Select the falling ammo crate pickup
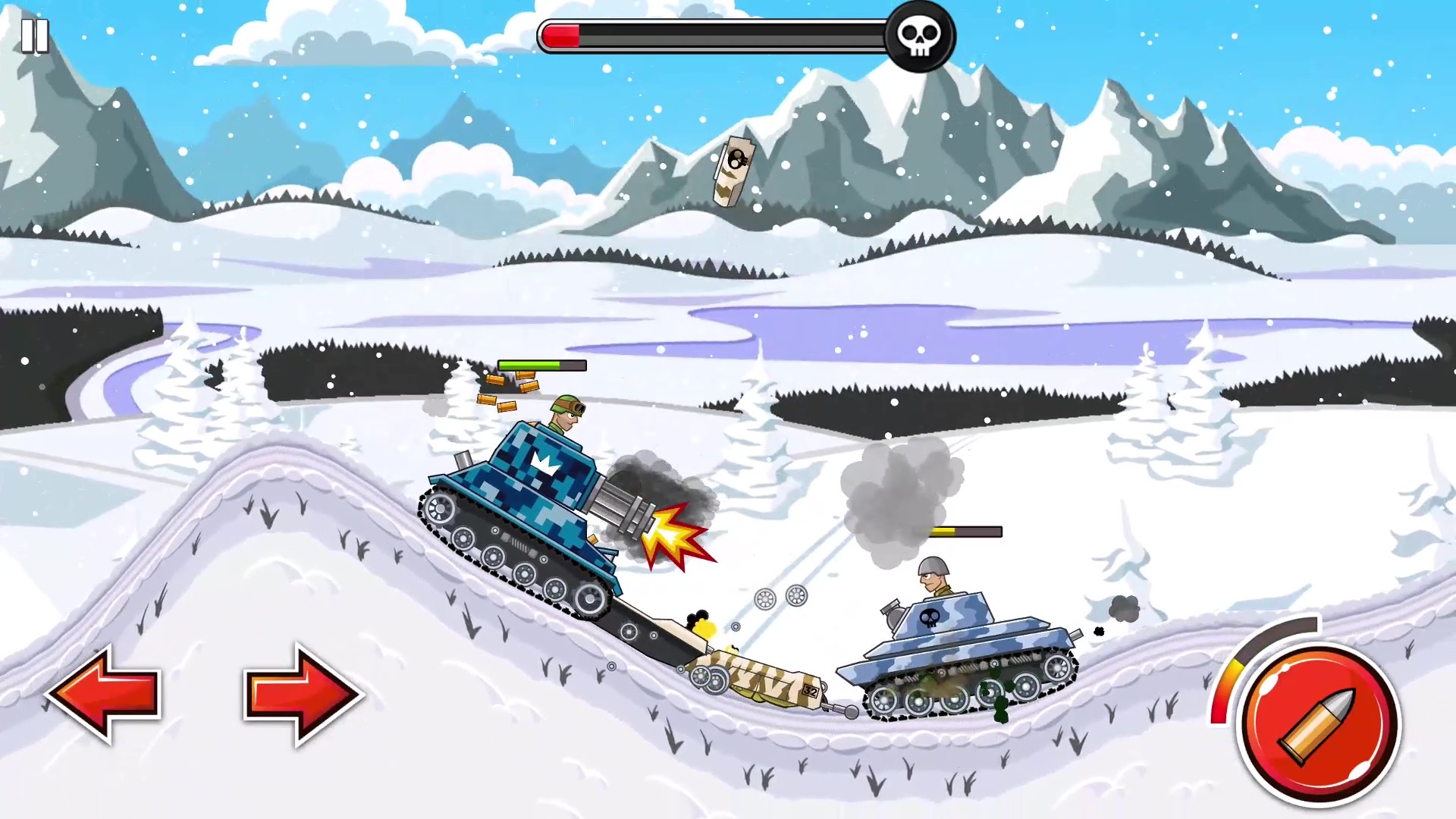The width and height of the screenshot is (1456, 819). (733, 172)
